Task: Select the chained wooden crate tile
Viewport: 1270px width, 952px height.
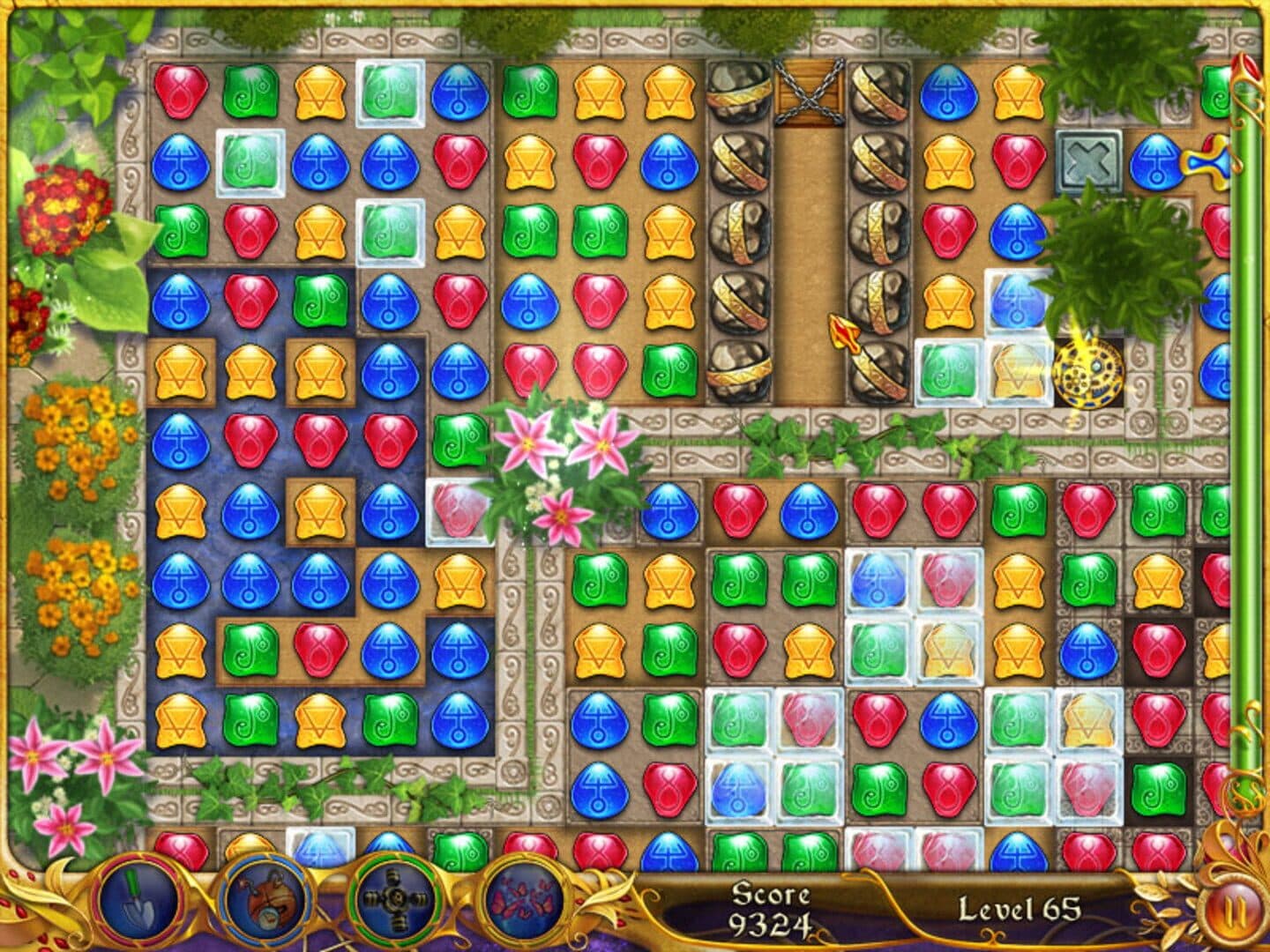Action: pyautogui.click(x=808, y=93)
